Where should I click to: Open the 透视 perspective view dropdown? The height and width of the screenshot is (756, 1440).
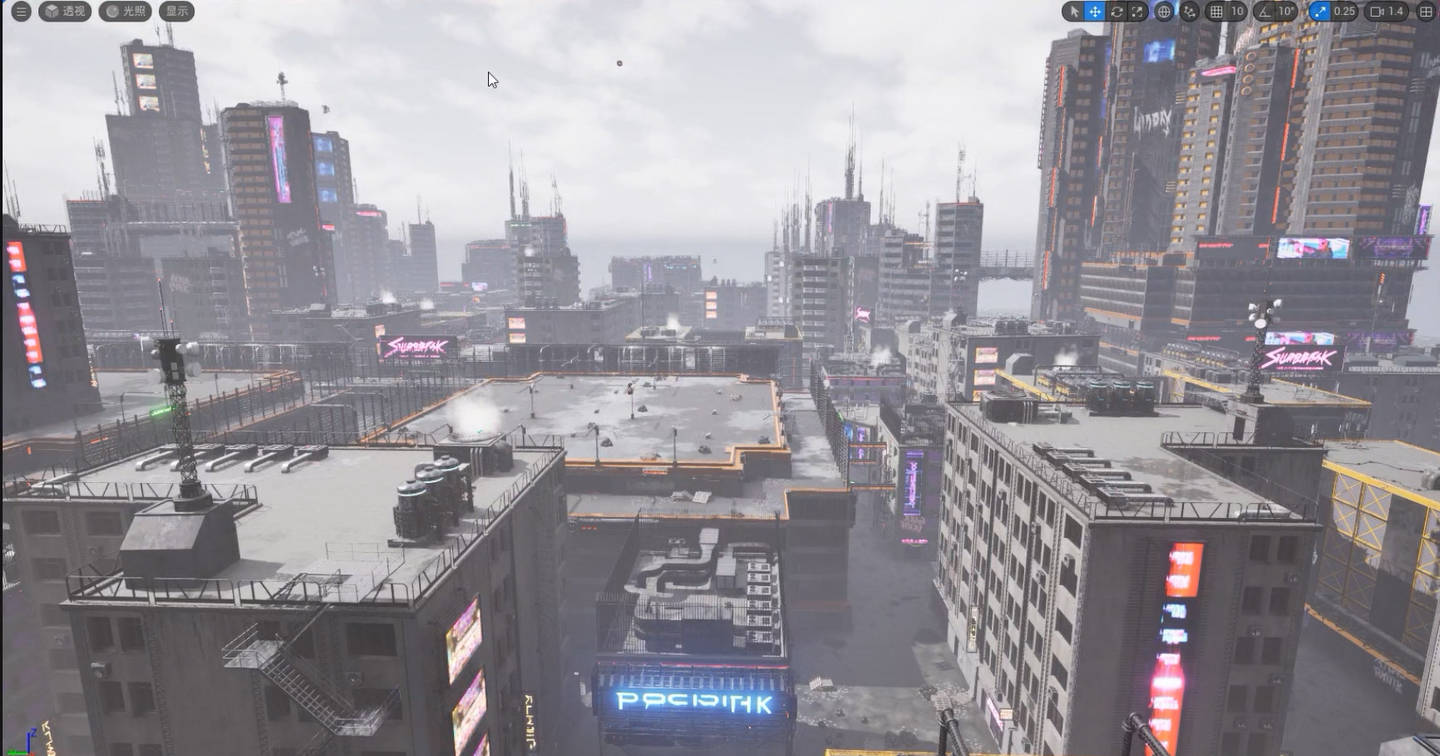tap(65, 11)
